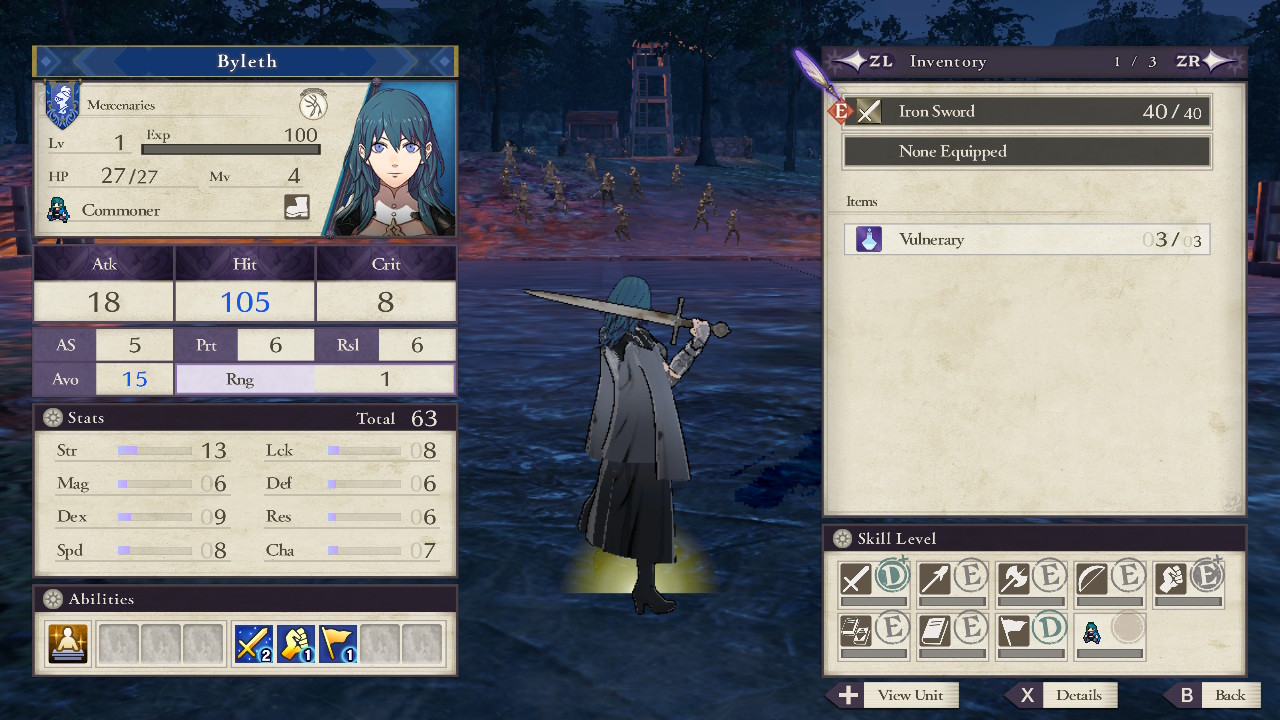Select the sword prowess ability icon
The height and width of the screenshot is (720, 1280).
coord(254,643)
